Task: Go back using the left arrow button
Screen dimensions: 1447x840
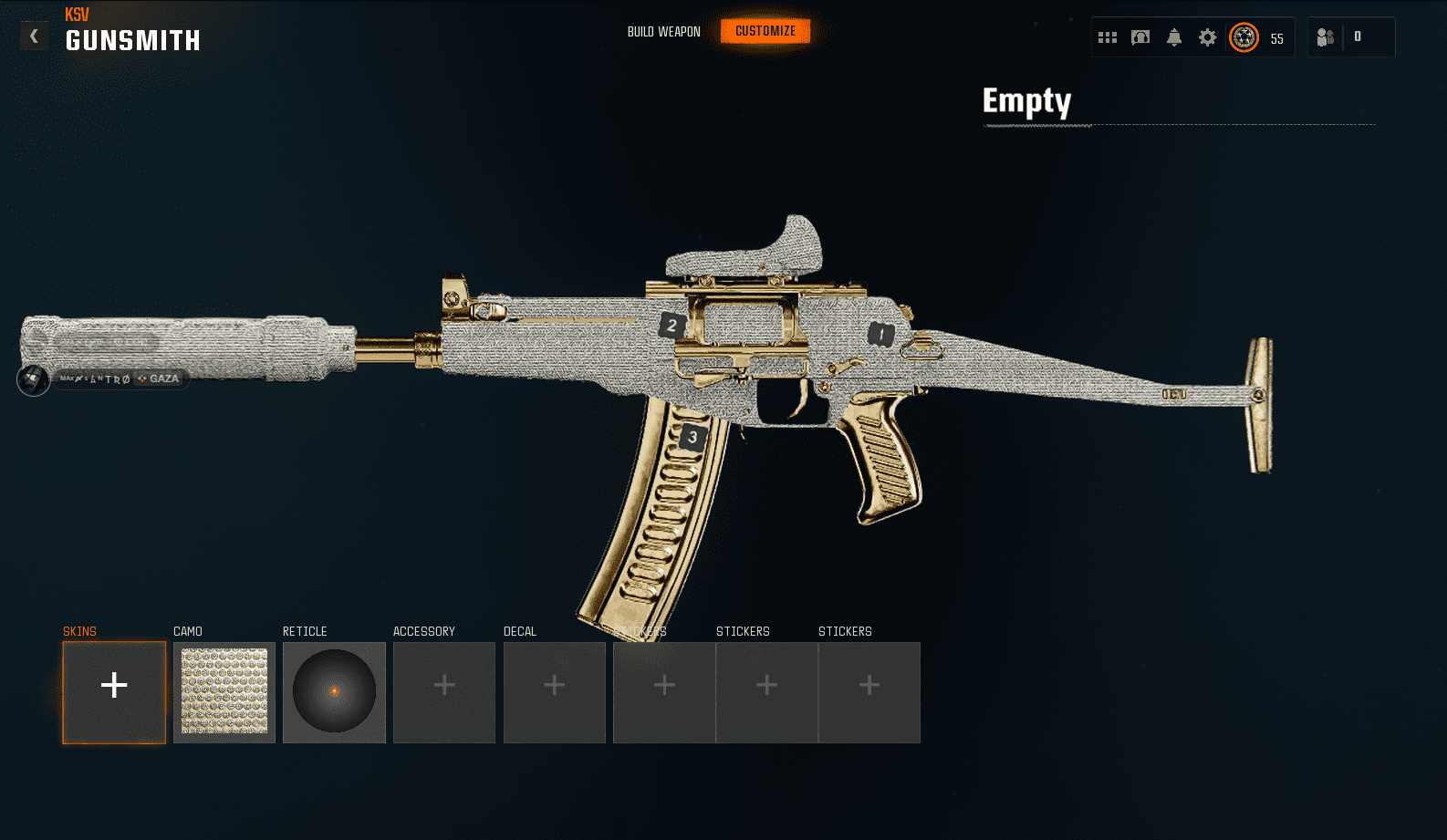Action: pyautogui.click(x=35, y=36)
